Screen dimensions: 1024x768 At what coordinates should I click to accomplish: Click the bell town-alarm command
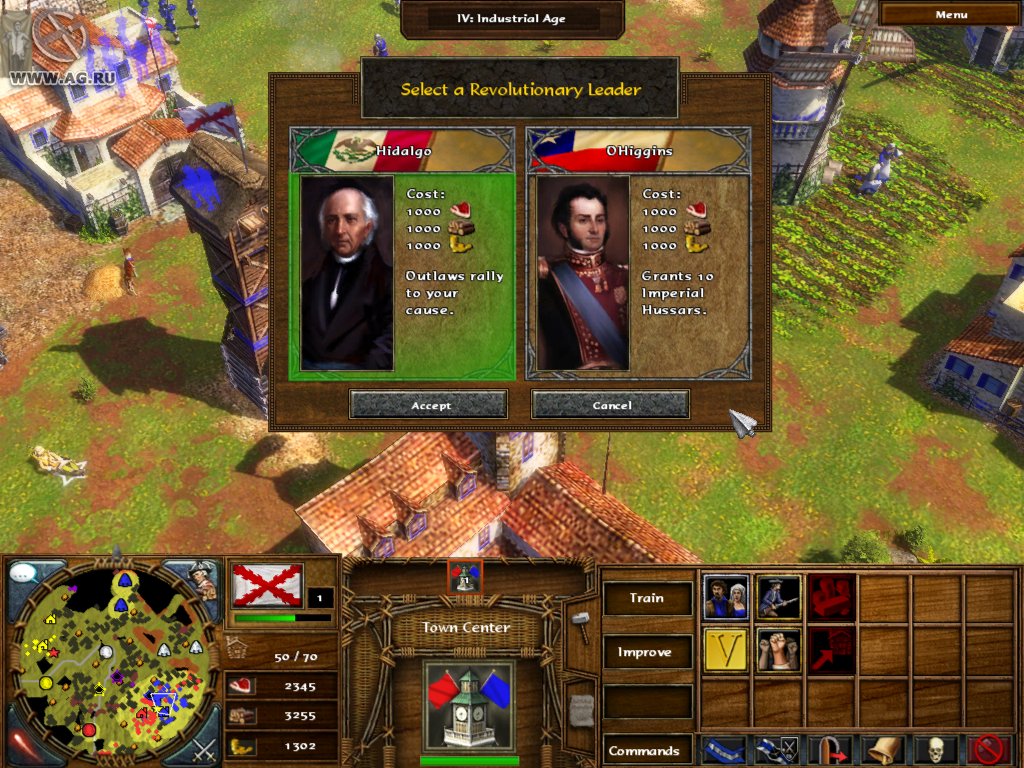[x=883, y=750]
